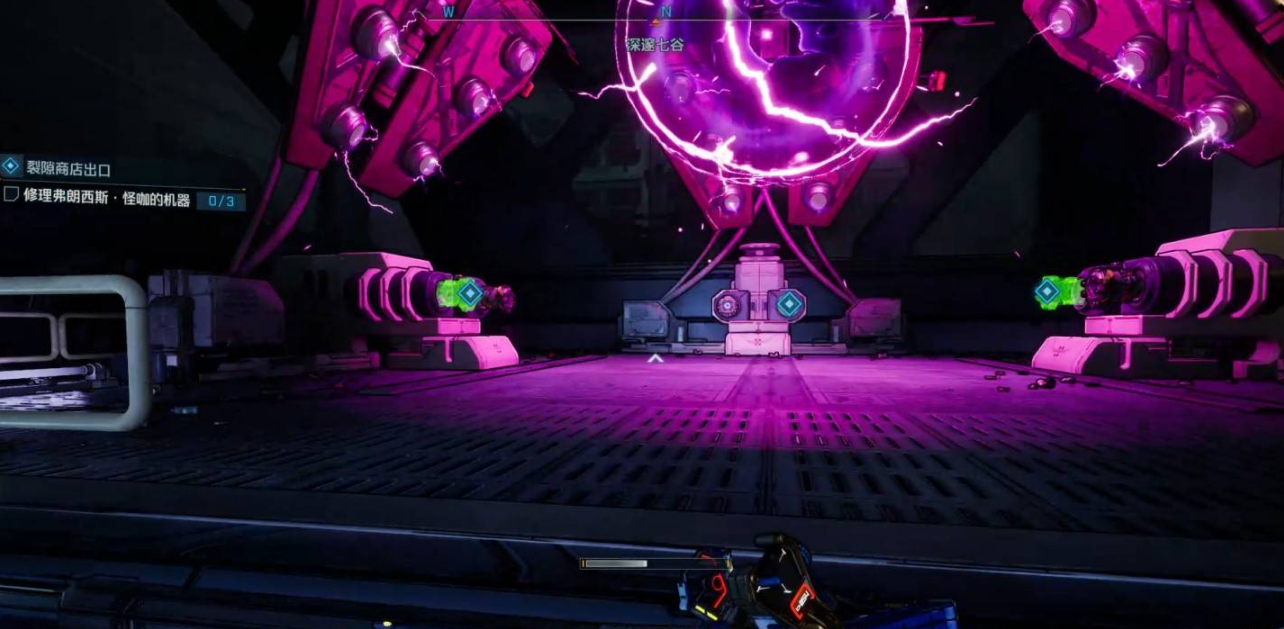Select the 裂隙商店出口 mission title
The image size is (1284, 629).
tap(68, 170)
